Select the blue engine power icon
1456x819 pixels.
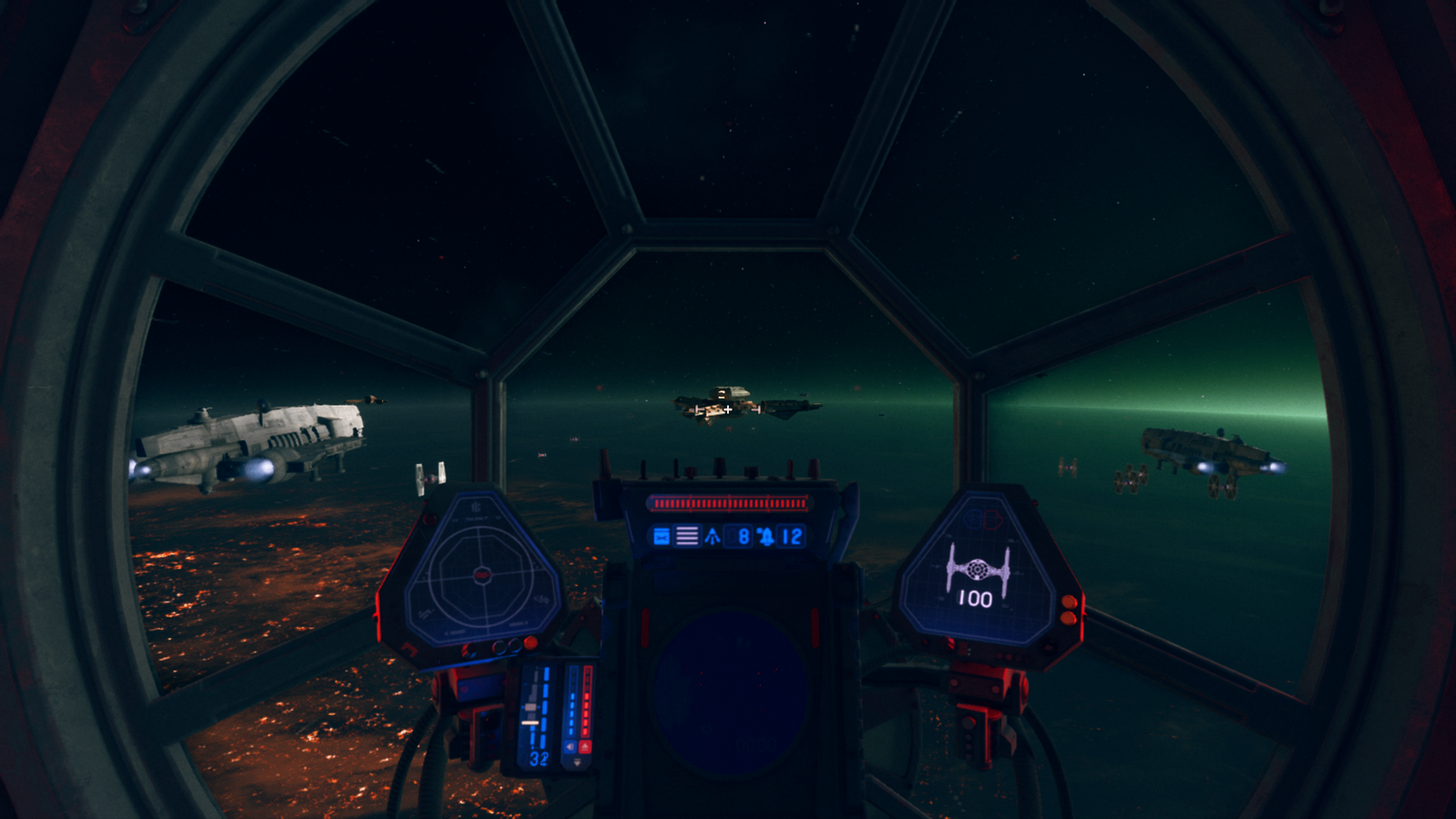(571, 747)
